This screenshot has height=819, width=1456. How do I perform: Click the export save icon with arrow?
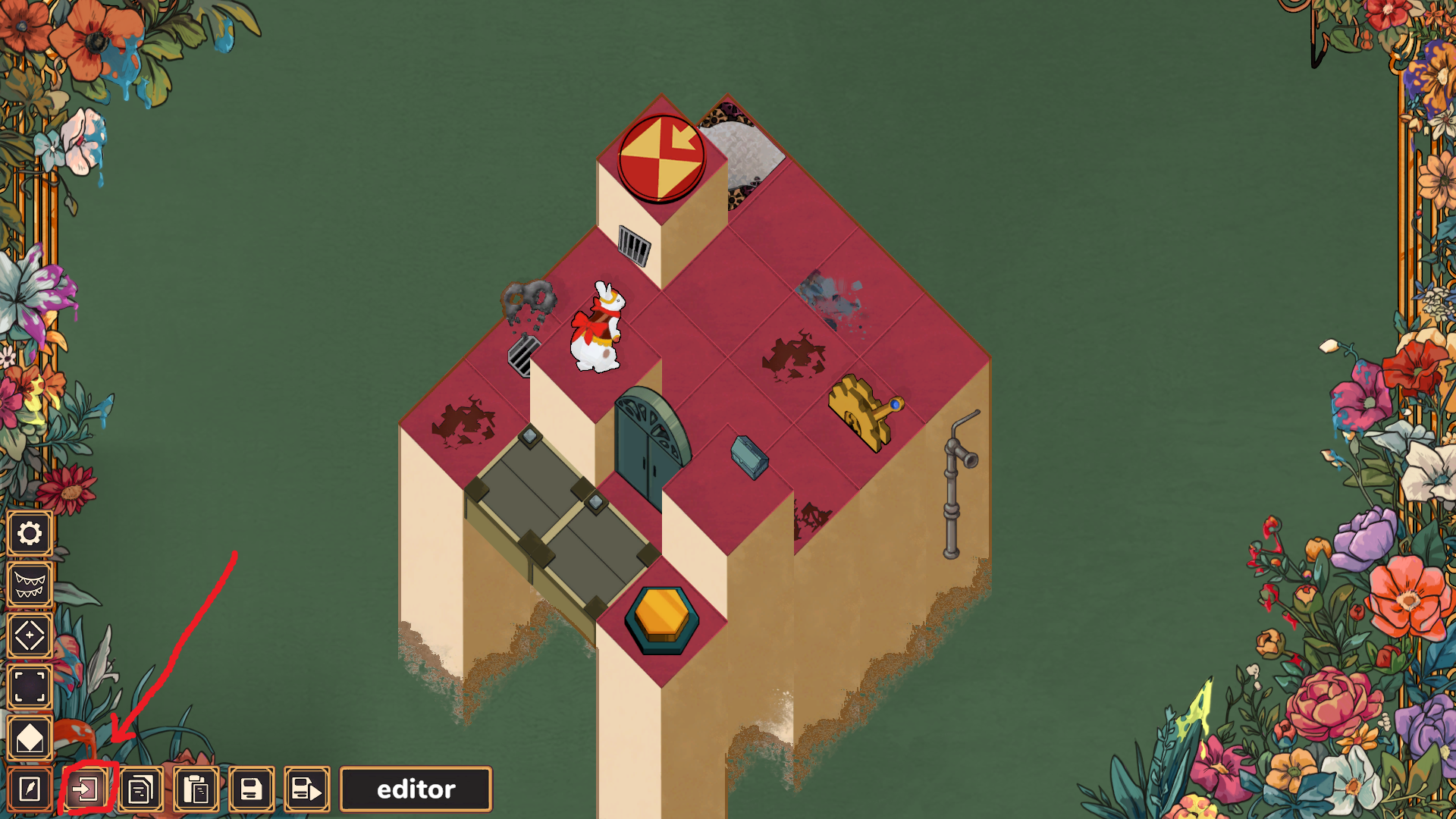pyautogui.click(x=306, y=789)
